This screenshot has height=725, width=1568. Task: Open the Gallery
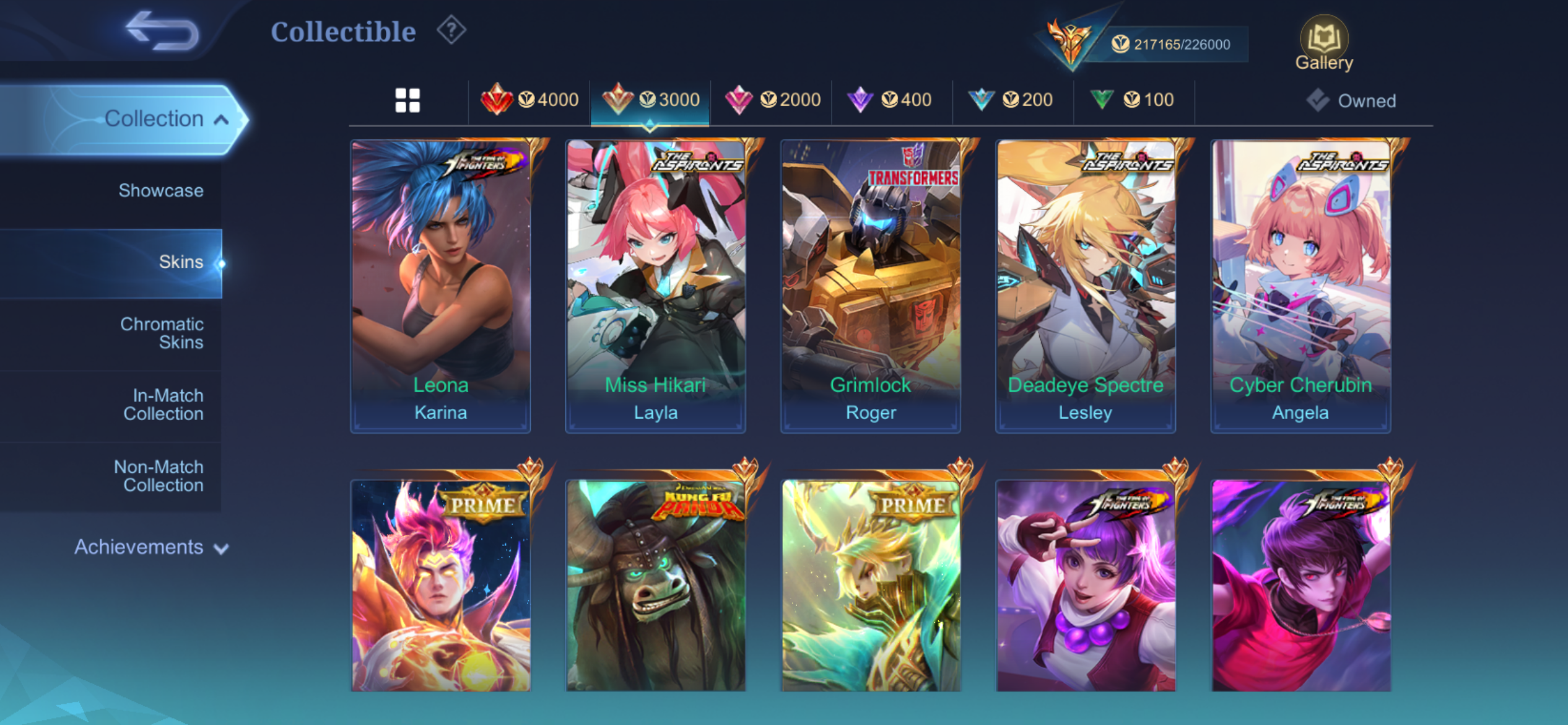1324,43
